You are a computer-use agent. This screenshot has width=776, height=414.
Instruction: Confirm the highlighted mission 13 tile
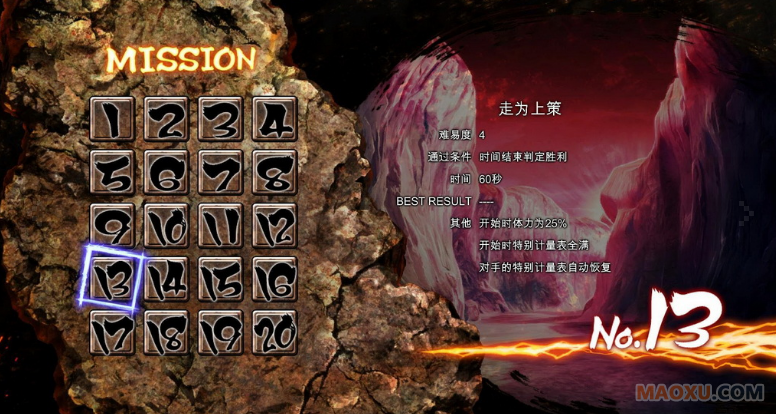click(x=114, y=280)
